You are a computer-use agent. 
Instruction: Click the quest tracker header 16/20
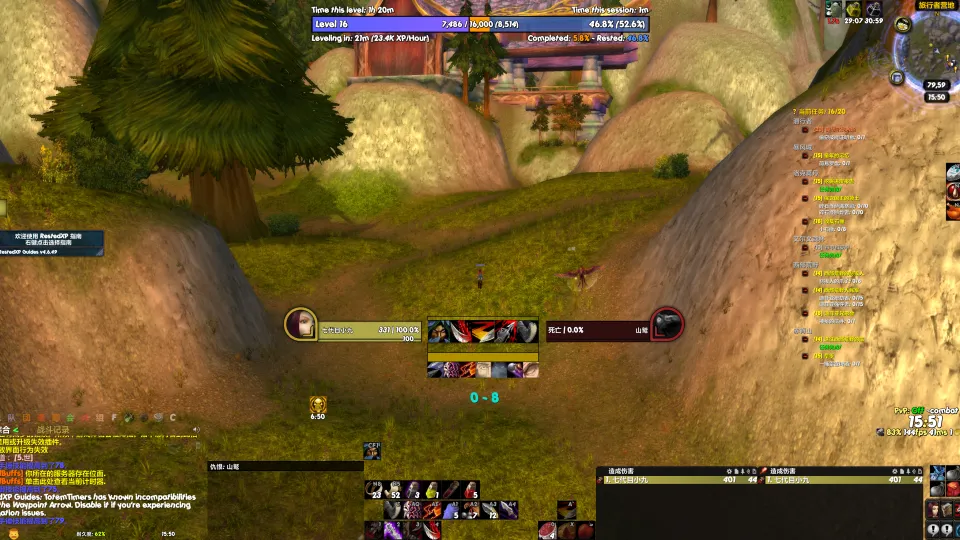click(x=820, y=112)
